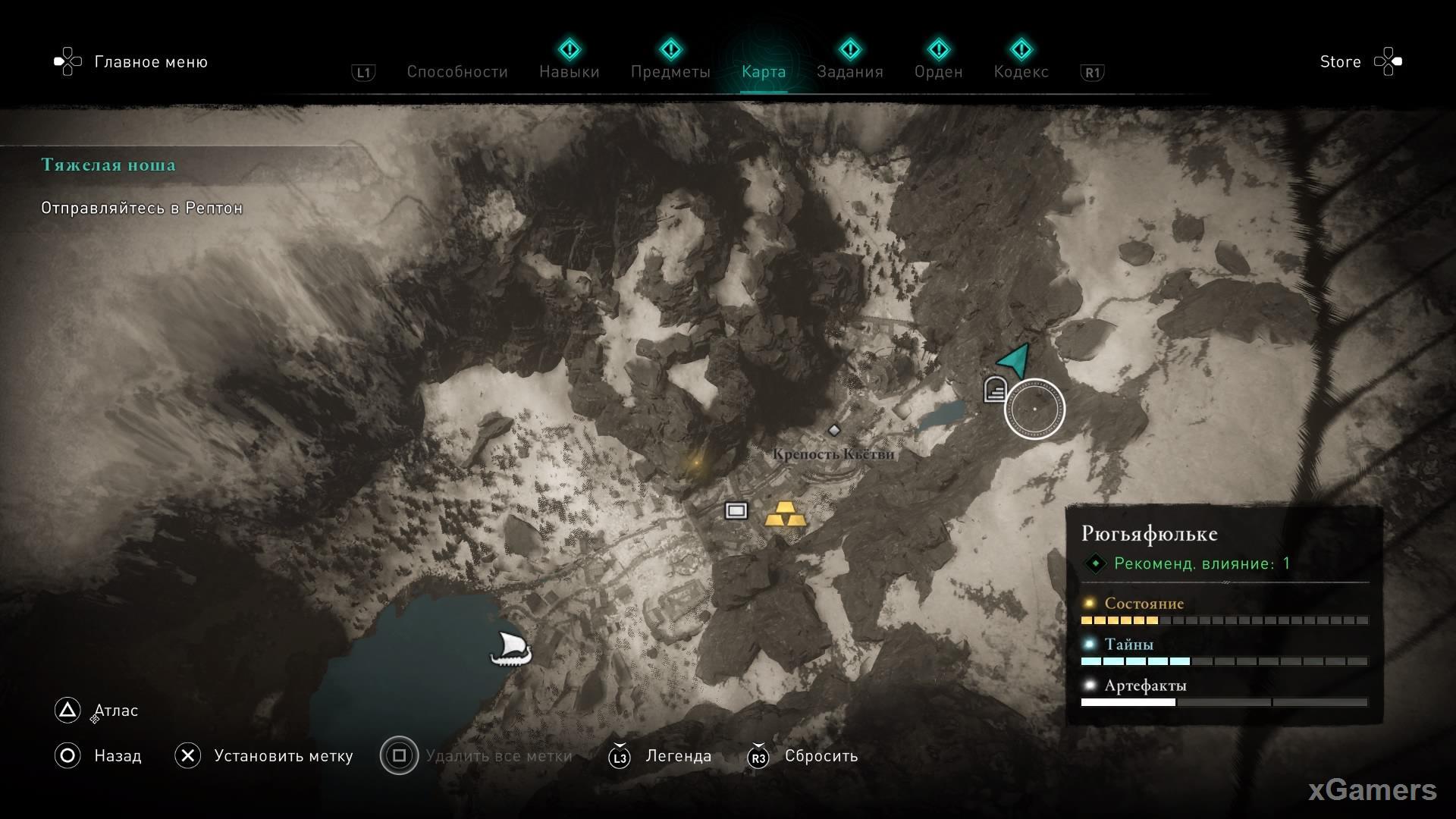Show the map Легенда
Viewport: 1456px width, 819px height.
(678, 756)
